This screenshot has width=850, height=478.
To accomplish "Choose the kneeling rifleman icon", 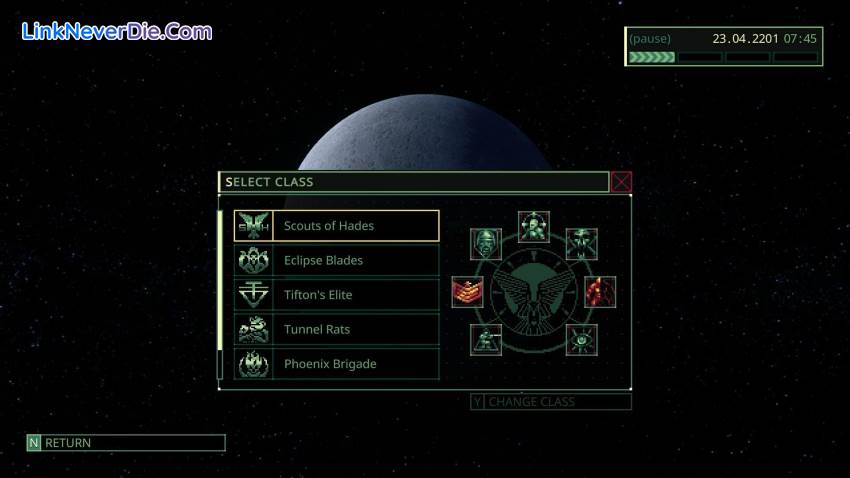I will pyautogui.click(x=486, y=340).
